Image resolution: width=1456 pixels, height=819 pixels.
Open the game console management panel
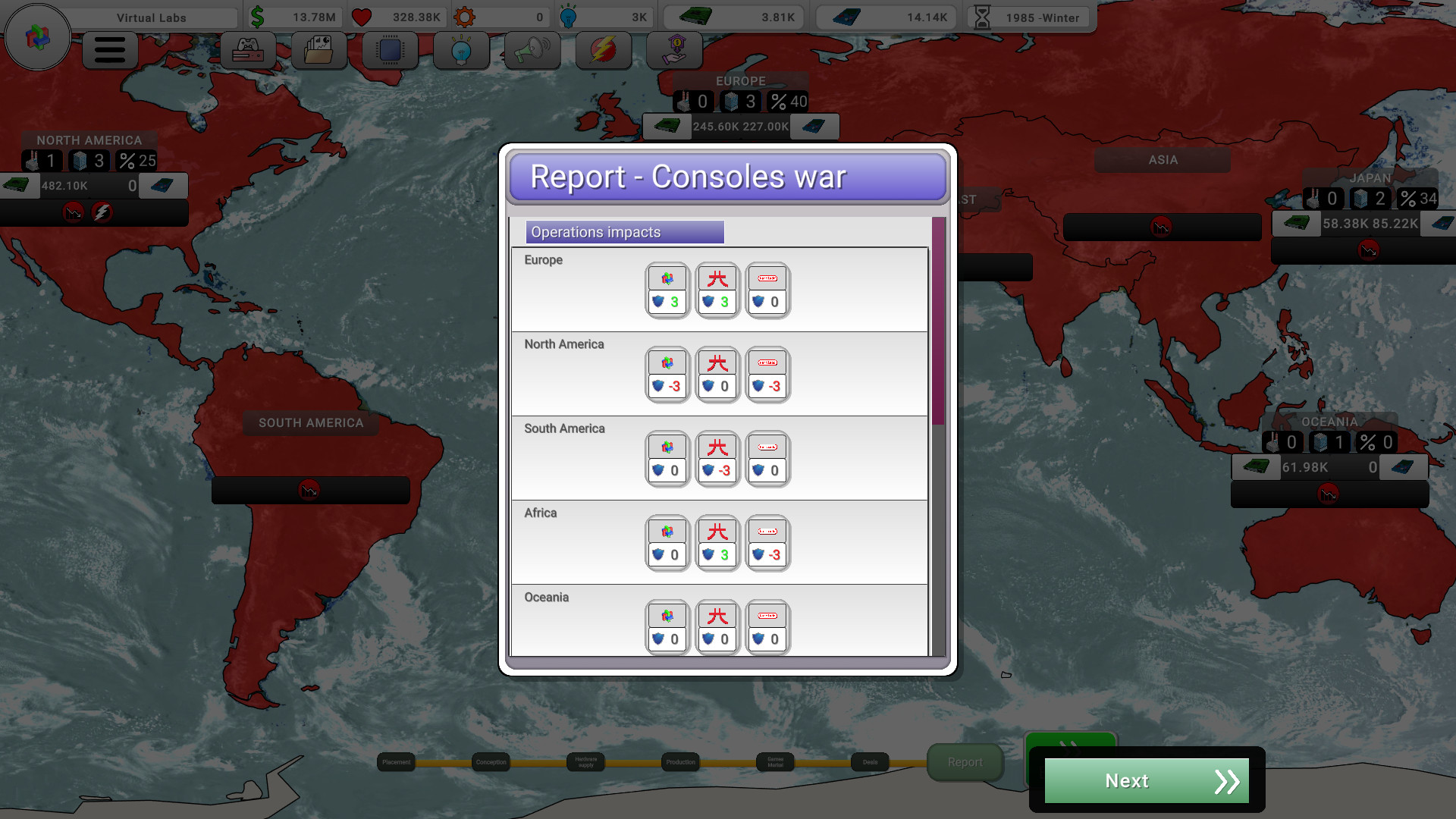coord(248,51)
